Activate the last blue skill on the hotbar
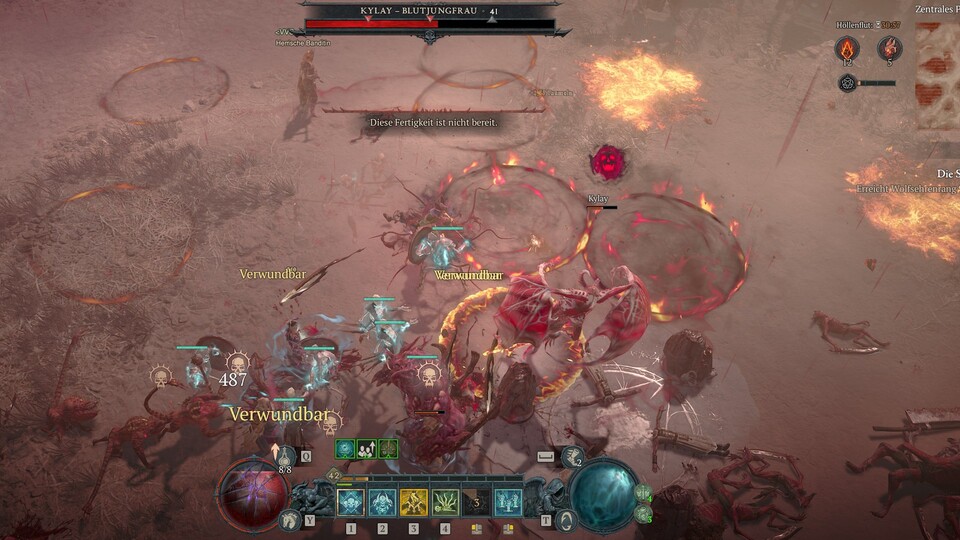Image resolution: width=960 pixels, height=540 pixels. click(508, 501)
